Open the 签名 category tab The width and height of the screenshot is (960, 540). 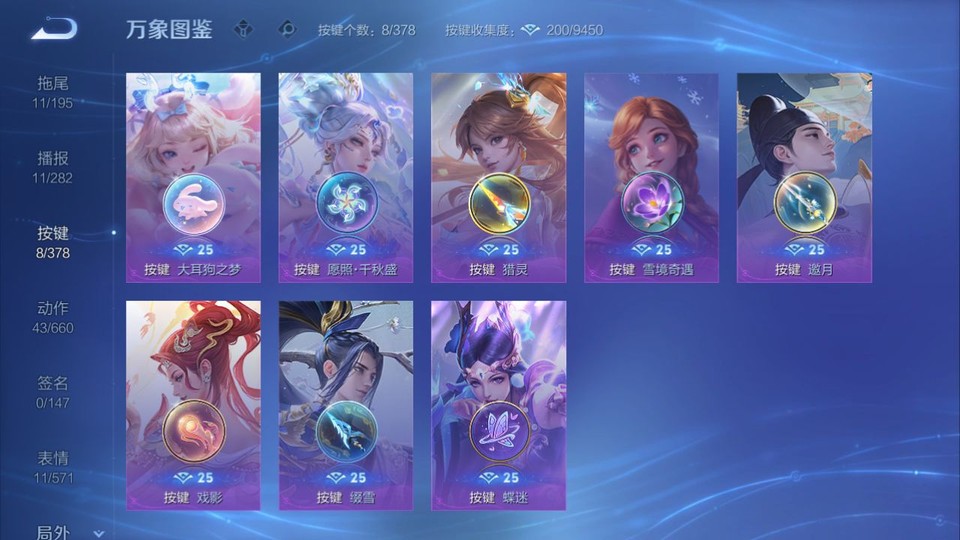point(53,391)
